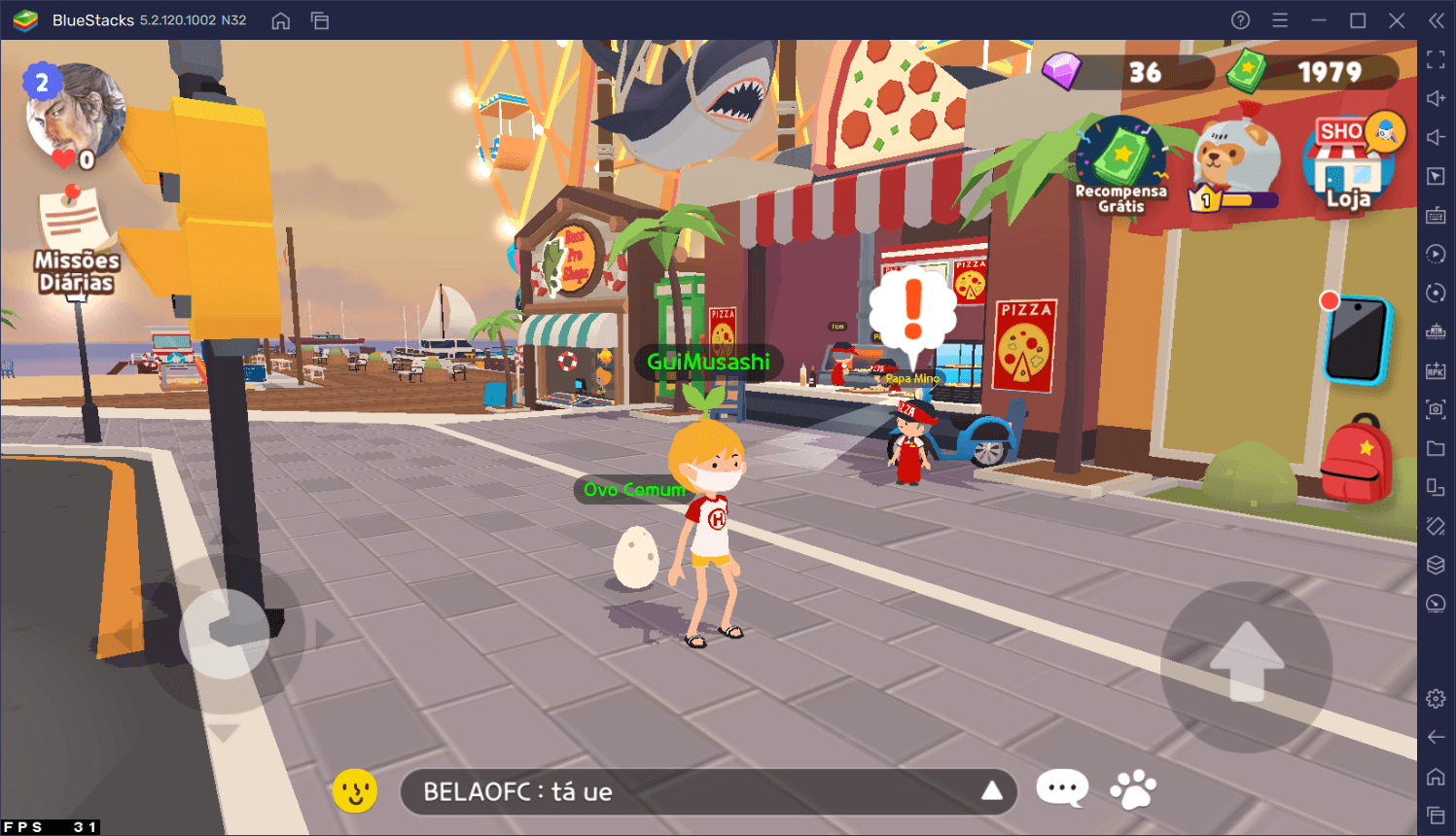Image resolution: width=1456 pixels, height=836 pixels.
Task: Open the phone icon on the right
Action: click(x=1360, y=340)
